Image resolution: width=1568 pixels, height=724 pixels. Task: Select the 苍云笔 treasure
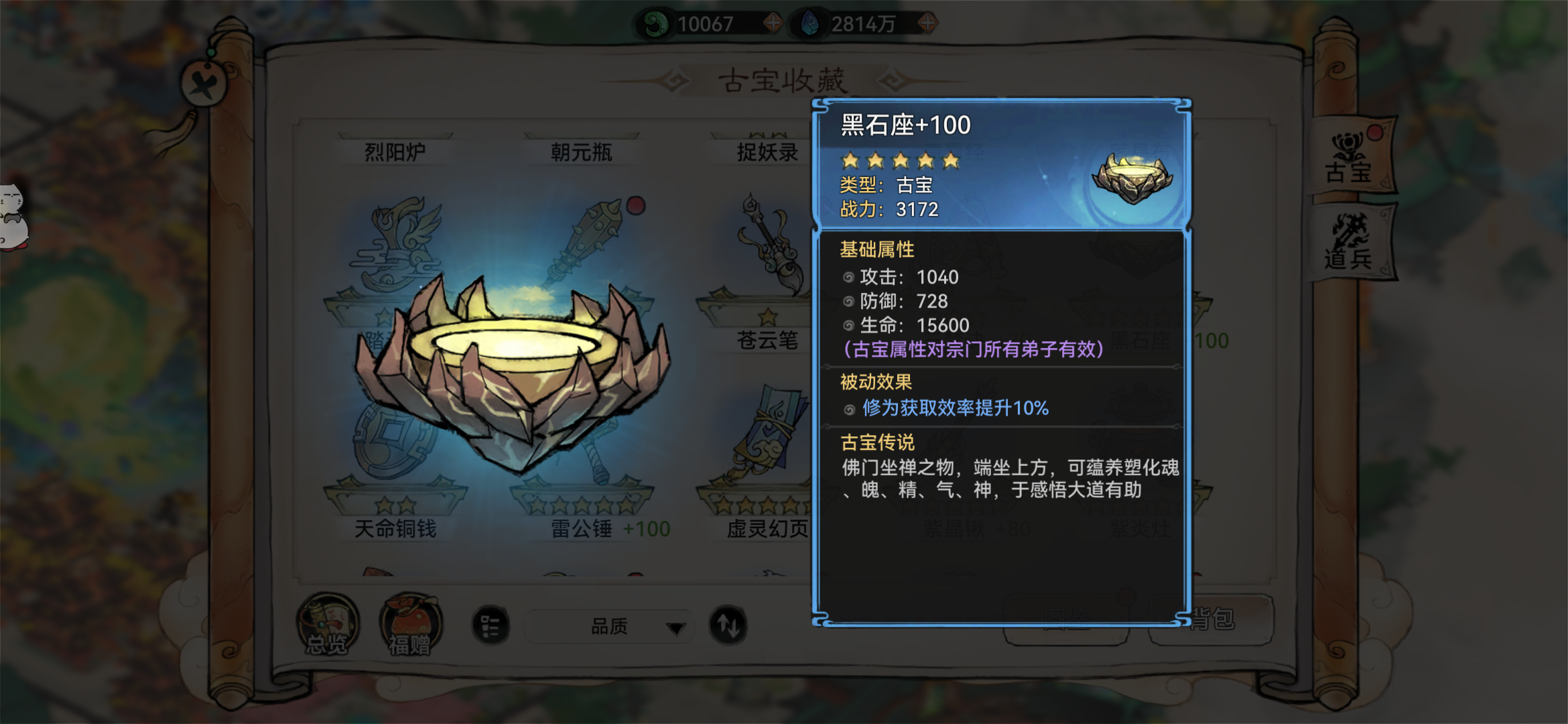[x=768, y=268]
